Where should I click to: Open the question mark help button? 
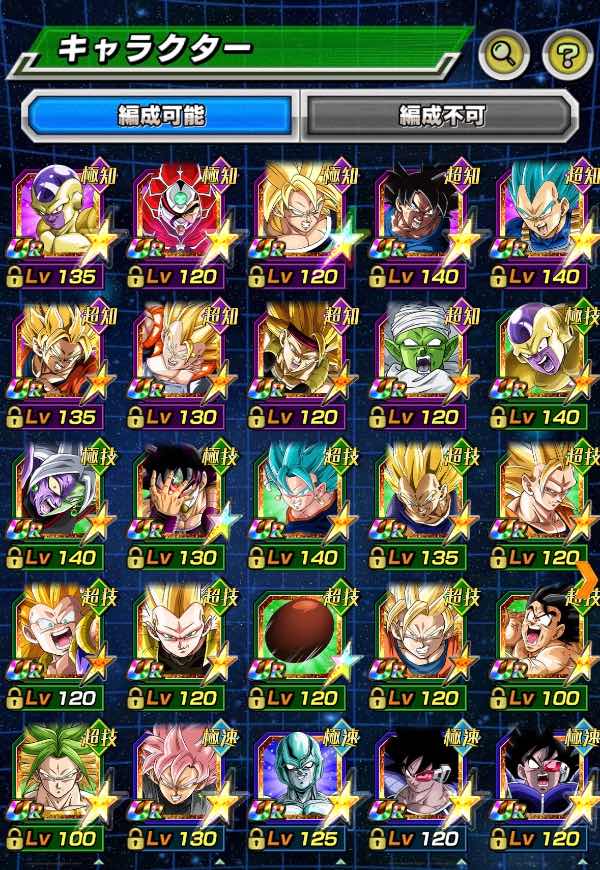tap(567, 55)
